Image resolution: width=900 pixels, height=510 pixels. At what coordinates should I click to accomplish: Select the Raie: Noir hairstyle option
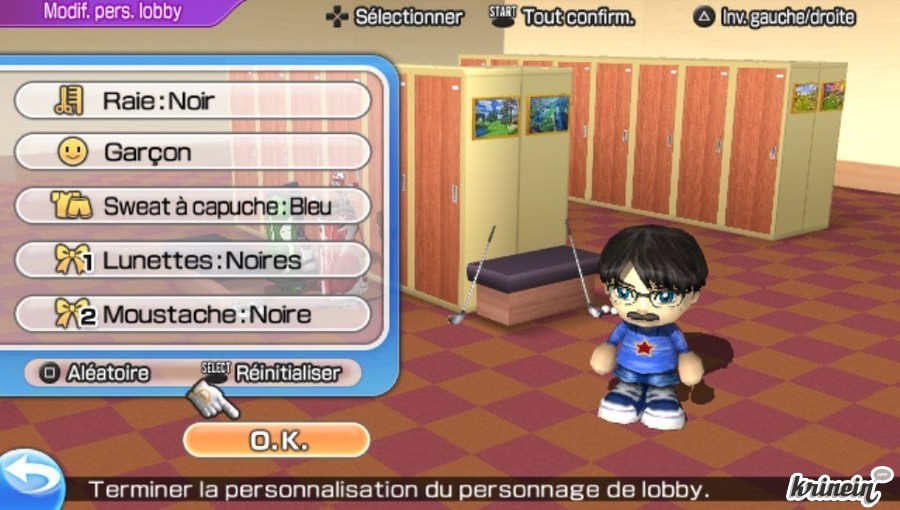point(192,100)
